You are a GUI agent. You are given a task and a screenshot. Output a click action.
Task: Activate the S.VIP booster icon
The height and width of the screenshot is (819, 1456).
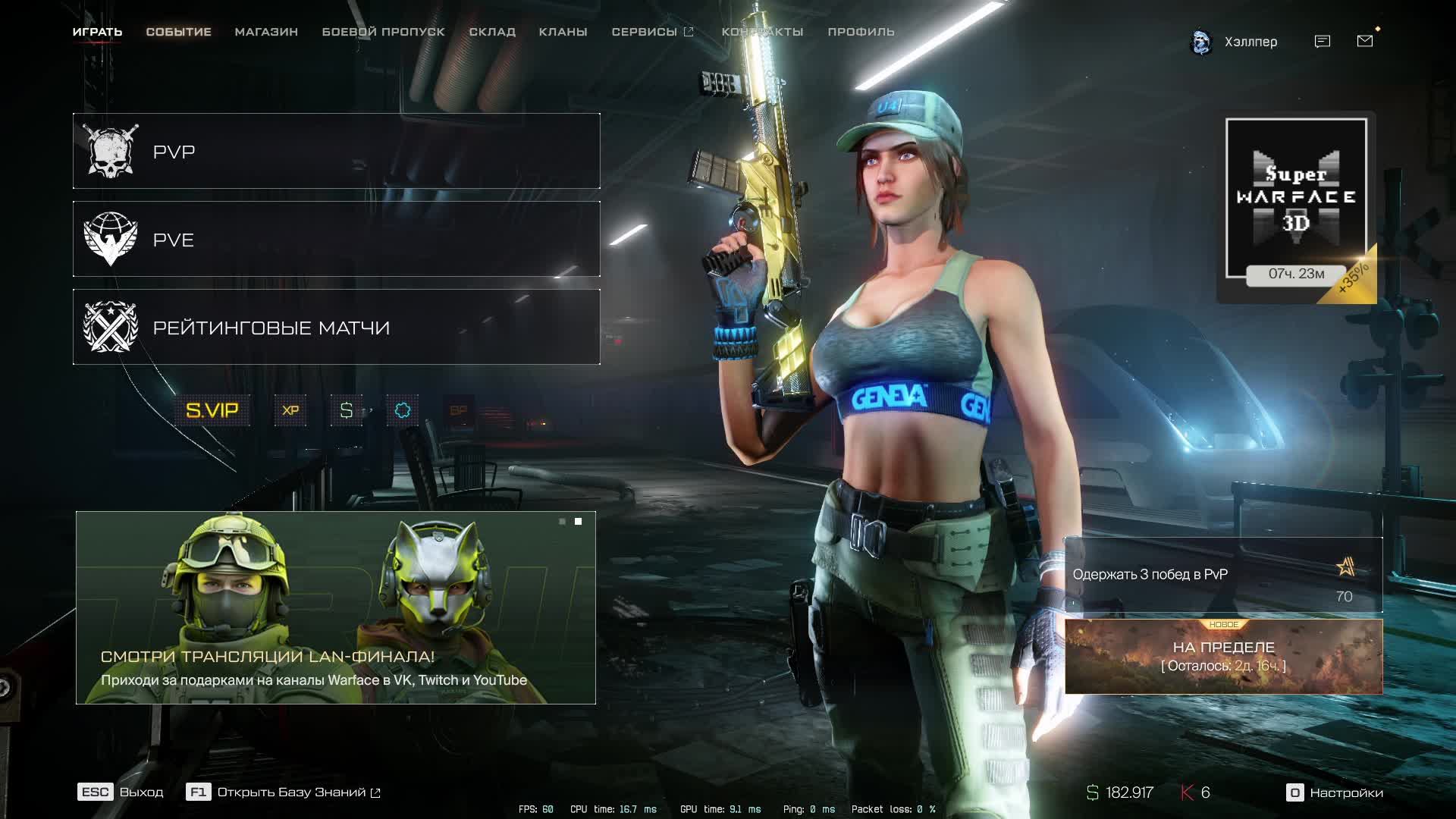[212, 410]
